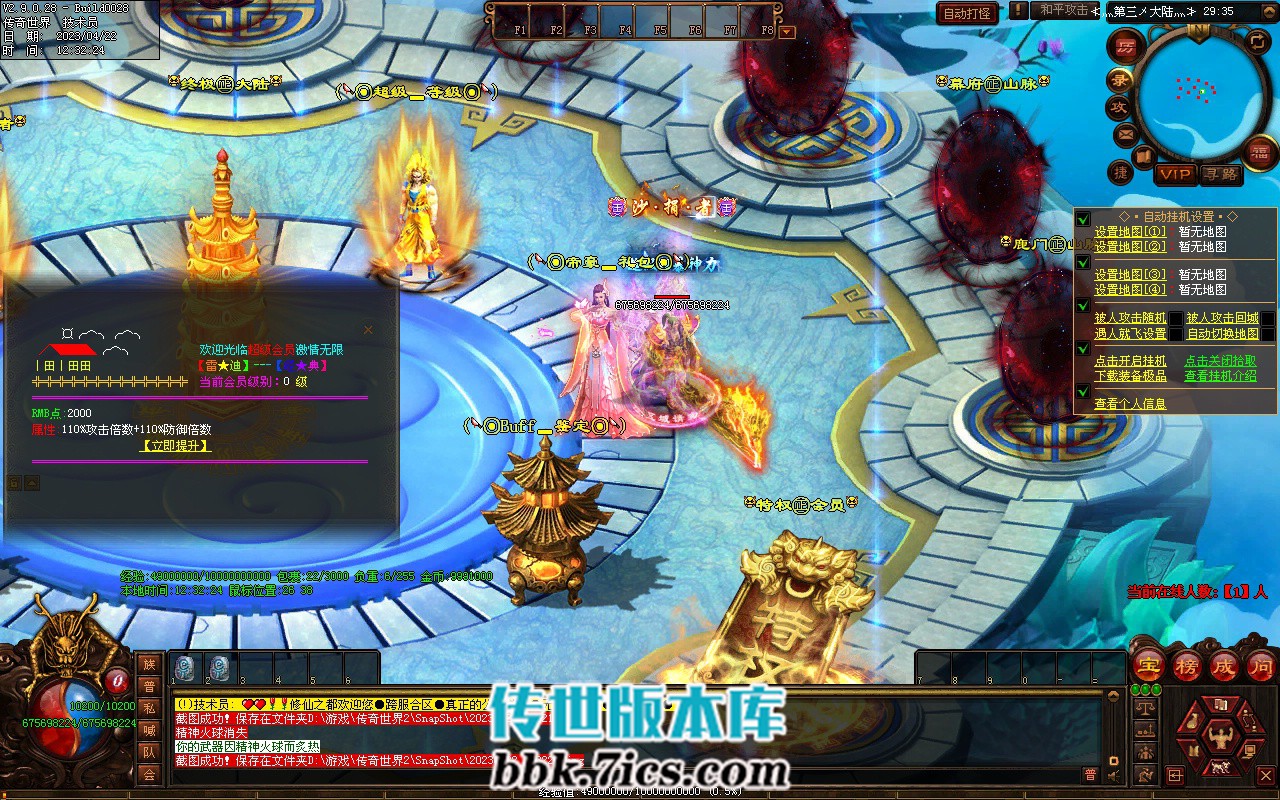The width and height of the screenshot is (1280, 800).
Task: Switch chat to the 私 private channel
Action: [x=149, y=708]
